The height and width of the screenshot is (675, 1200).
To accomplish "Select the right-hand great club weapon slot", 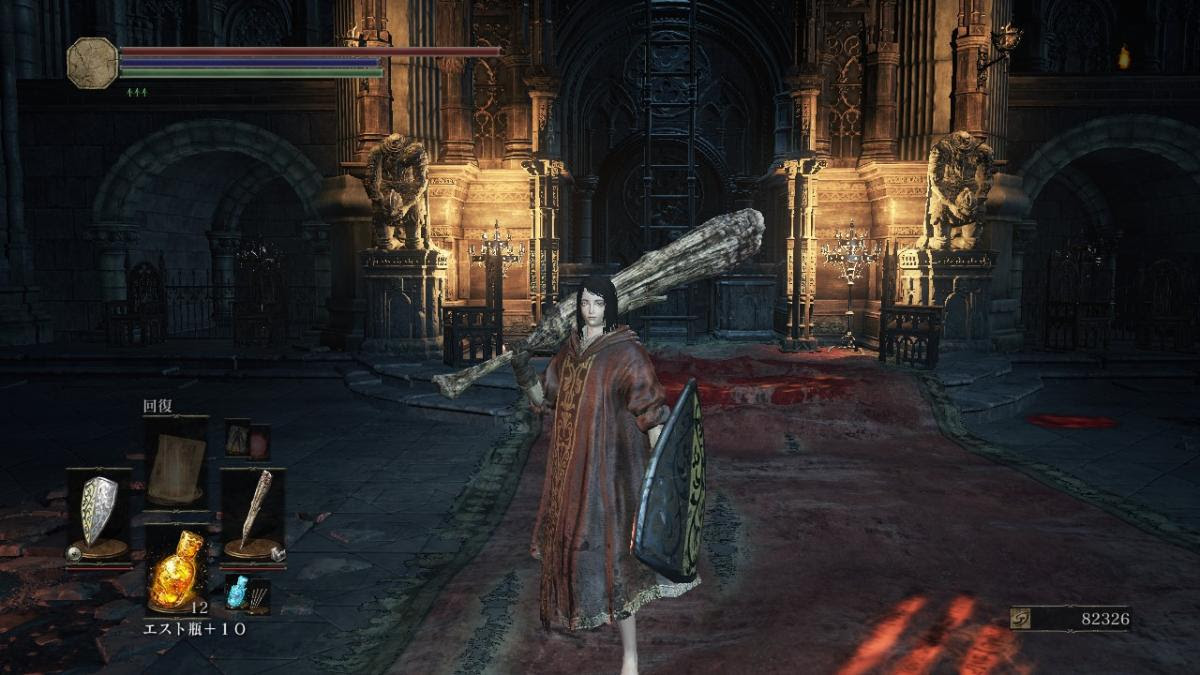I will 253,513.
